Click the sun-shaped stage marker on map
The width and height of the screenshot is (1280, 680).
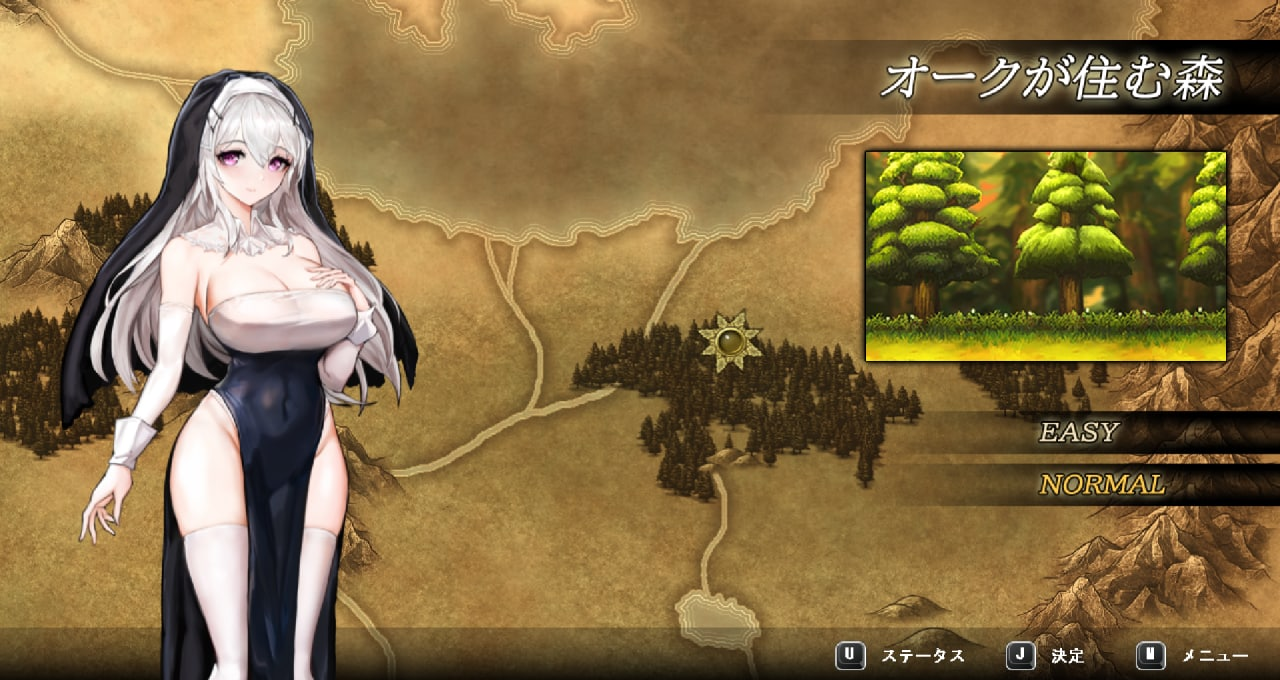[730, 341]
